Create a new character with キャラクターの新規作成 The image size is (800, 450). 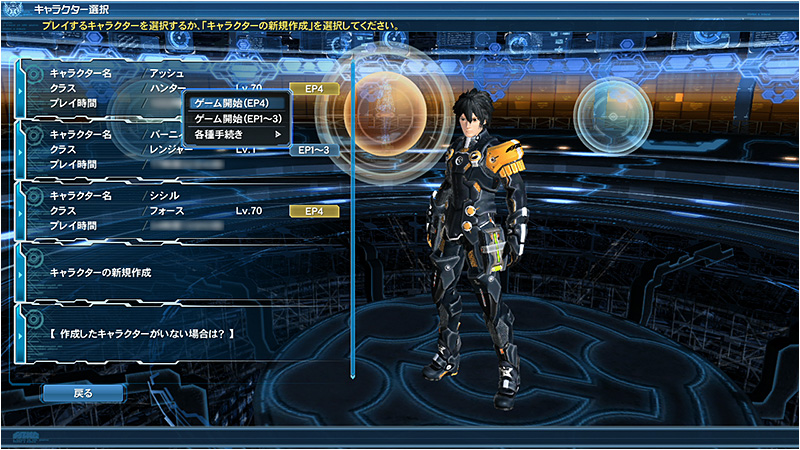pos(180,271)
